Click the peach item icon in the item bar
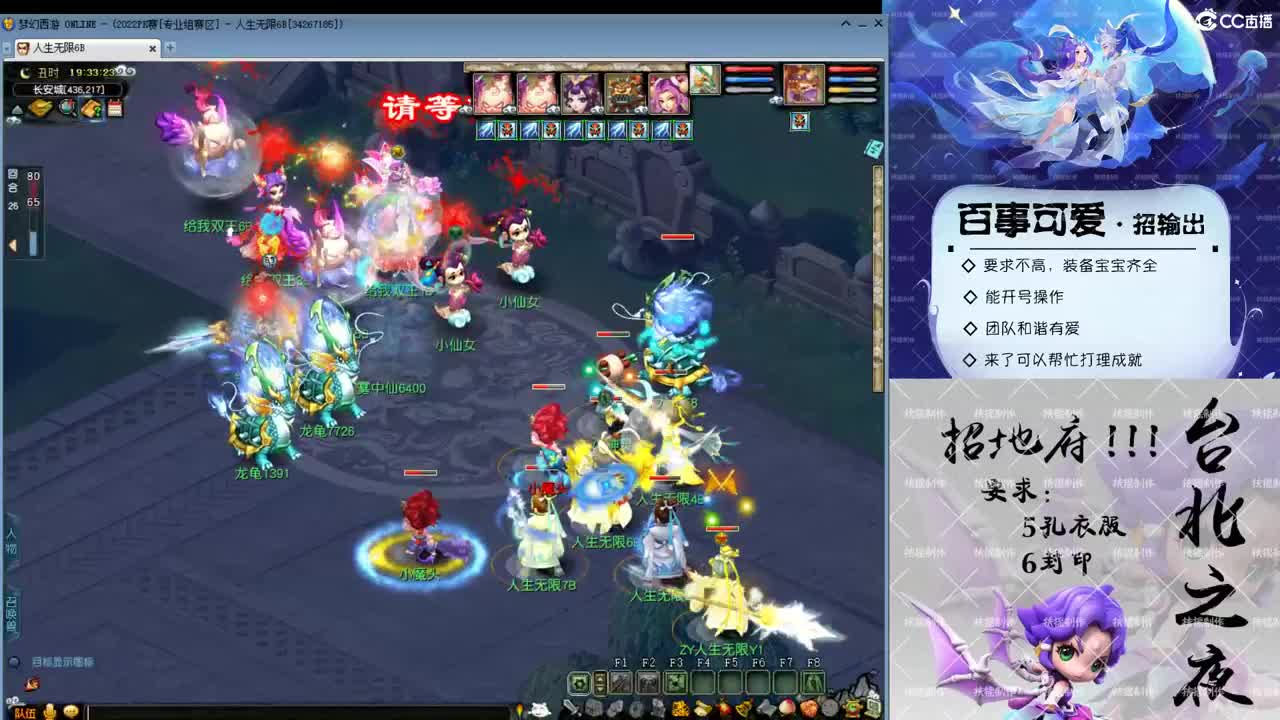 (787, 708)
